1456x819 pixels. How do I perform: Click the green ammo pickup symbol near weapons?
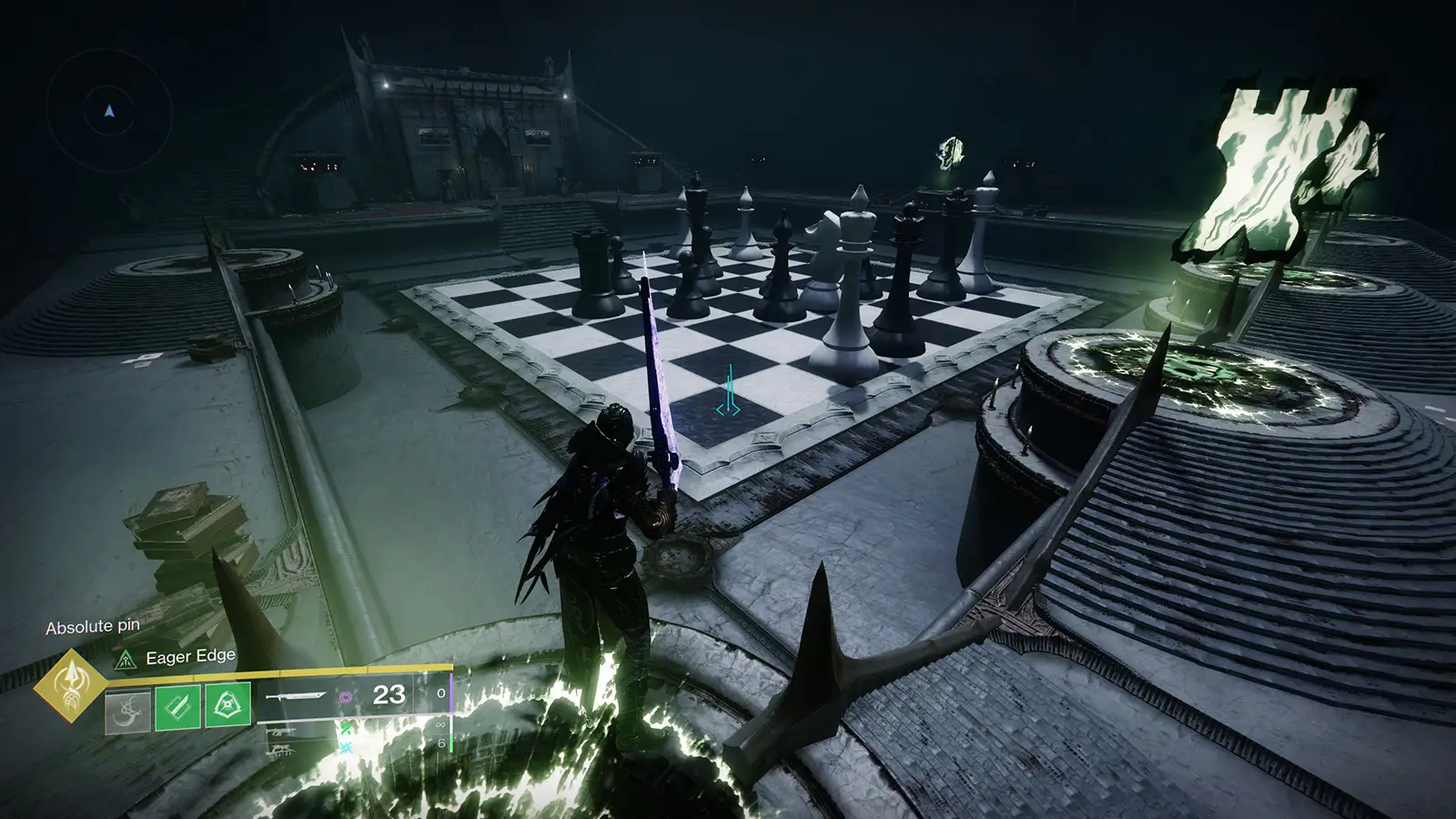click(345, 728)
